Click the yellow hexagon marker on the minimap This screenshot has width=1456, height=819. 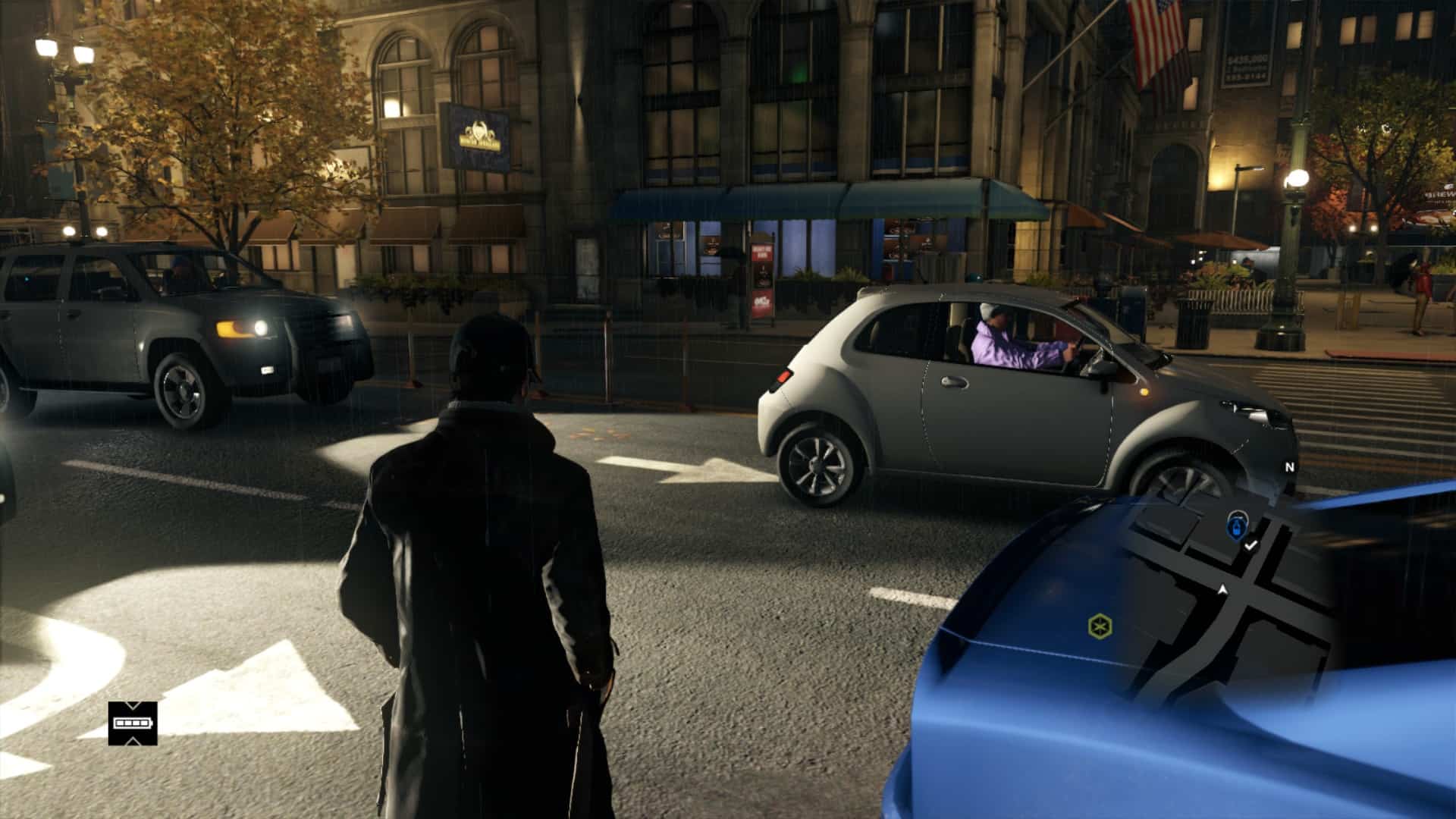pyautogui.click(x=1098, y=626)
